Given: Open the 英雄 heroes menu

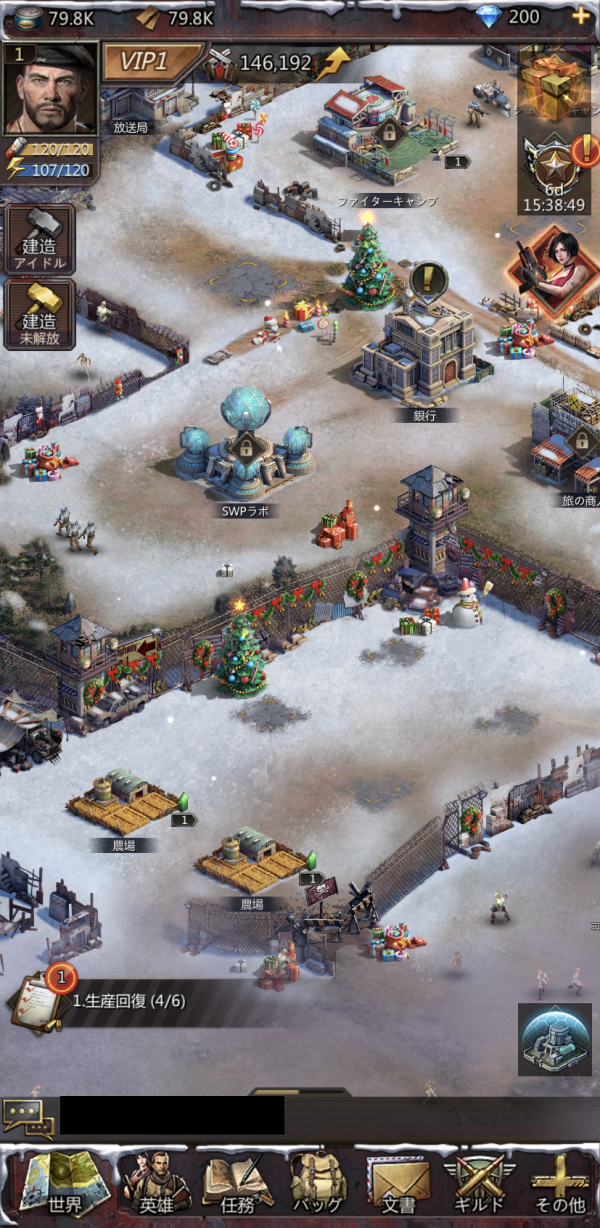Looking at the screenshot, I should [154, 1182].
